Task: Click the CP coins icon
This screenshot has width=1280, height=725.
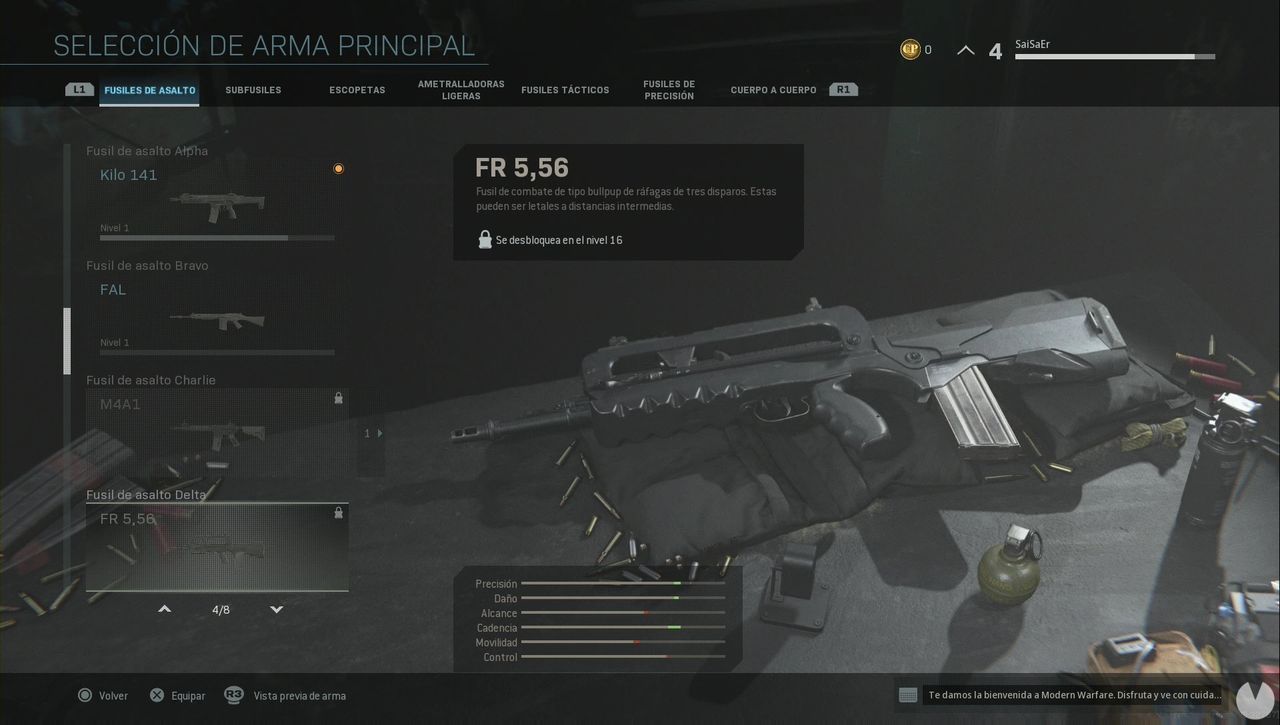Action: [910, 48]
